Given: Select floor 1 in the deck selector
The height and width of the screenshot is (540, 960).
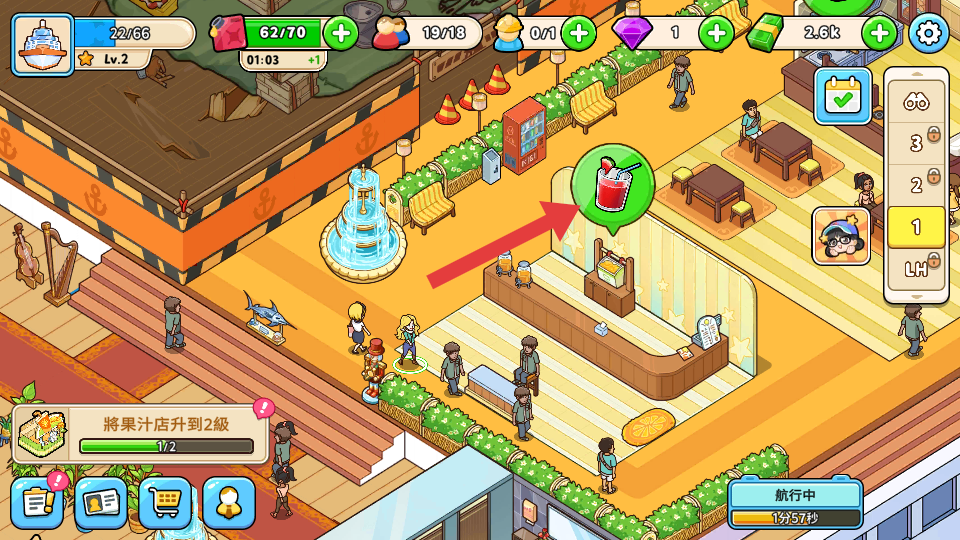Looking at the screenshot, I should point(916,227).
